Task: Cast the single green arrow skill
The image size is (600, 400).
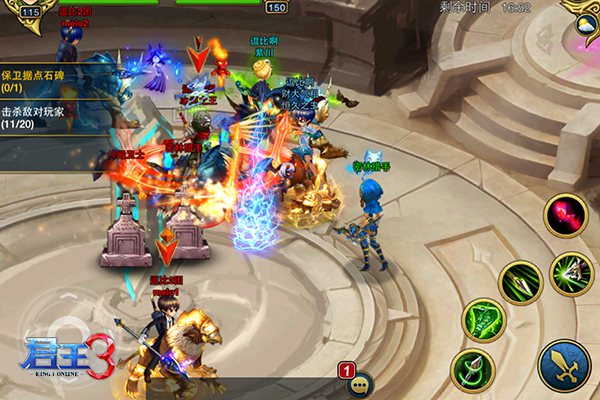Action: (x=521, y=282)
